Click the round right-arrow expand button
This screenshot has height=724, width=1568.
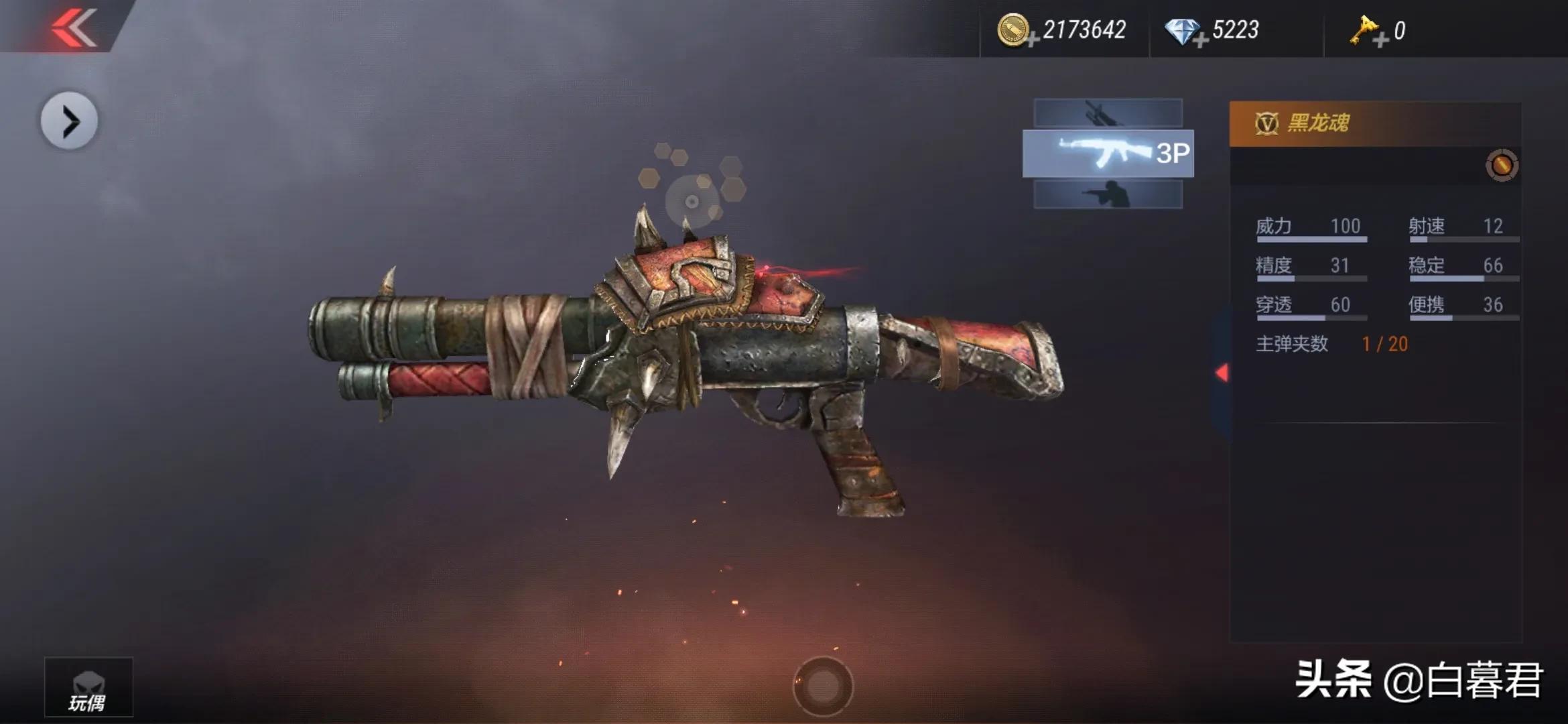click(x=70, y=121)
